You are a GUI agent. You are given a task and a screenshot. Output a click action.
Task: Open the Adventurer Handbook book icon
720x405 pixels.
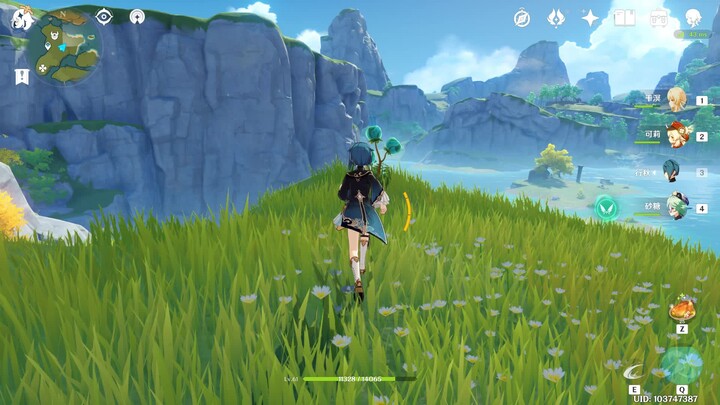click(624, 18)
